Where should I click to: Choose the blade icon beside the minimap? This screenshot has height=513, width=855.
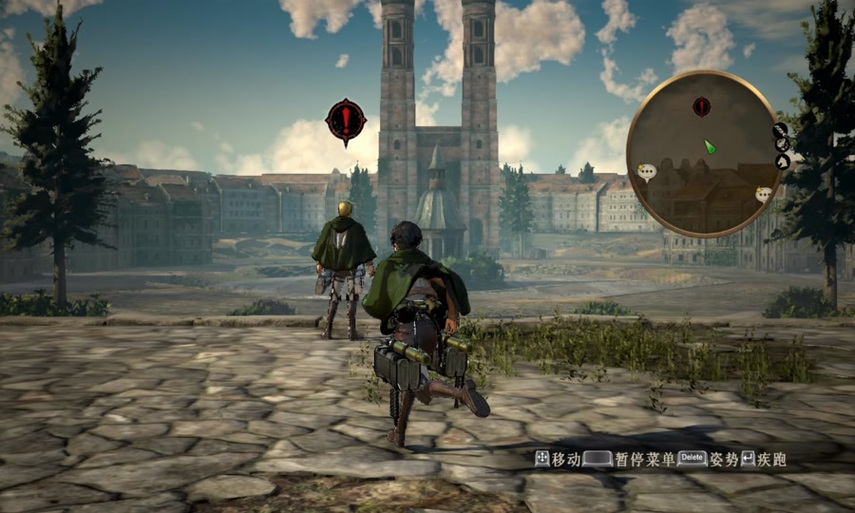click(779, 129)
